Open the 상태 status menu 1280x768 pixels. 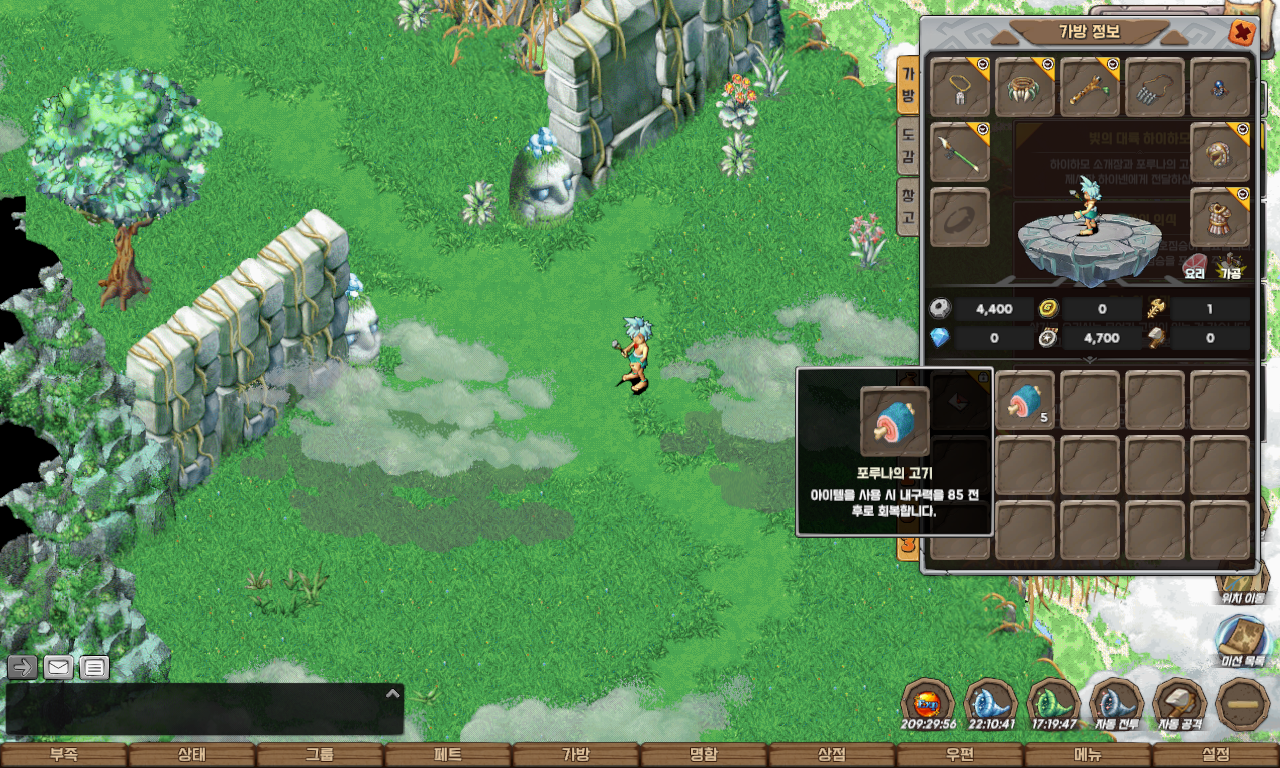tap(192, 755)
